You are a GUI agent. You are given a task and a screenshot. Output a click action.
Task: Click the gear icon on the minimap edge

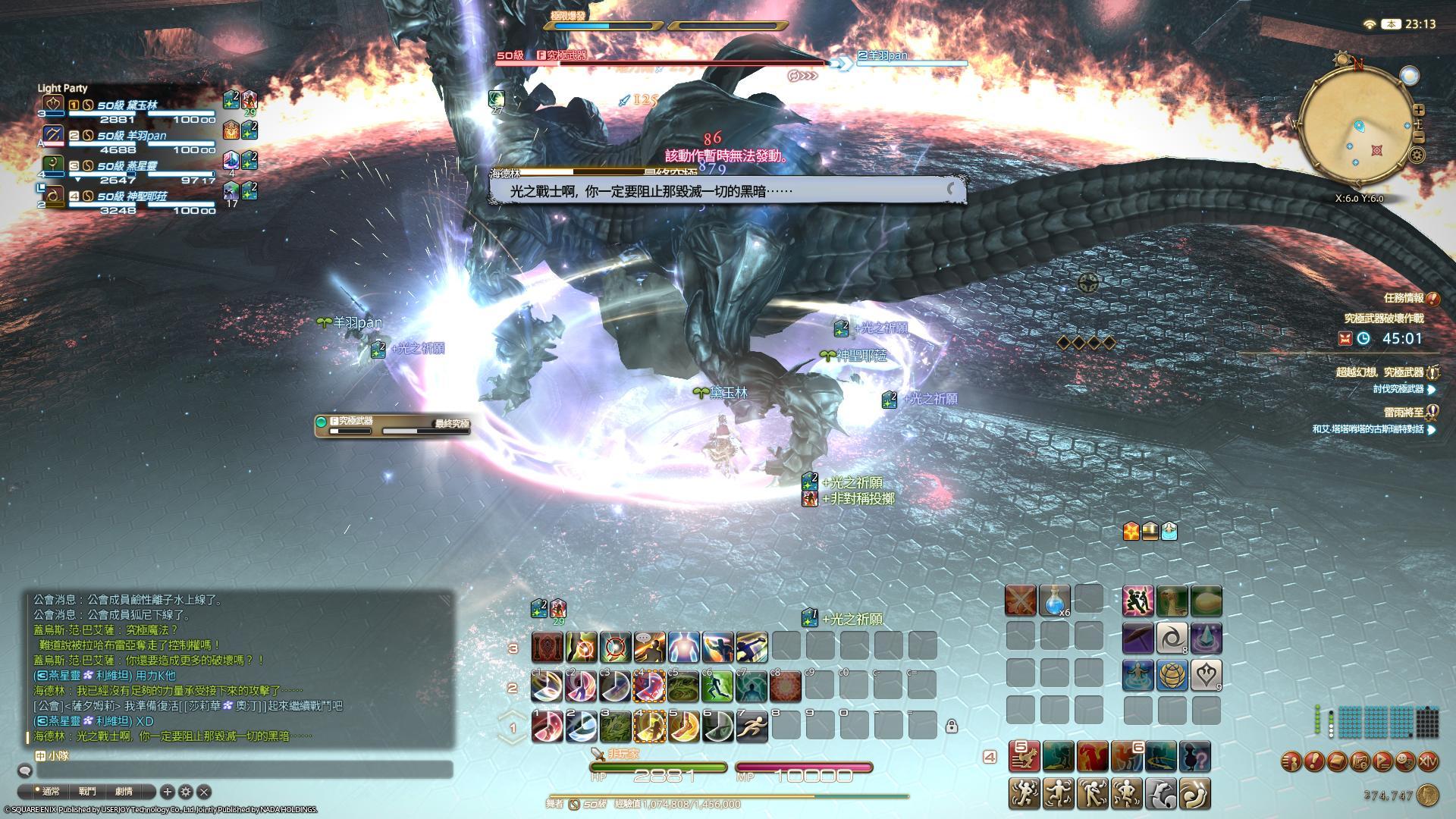[x=1417, y=155]
